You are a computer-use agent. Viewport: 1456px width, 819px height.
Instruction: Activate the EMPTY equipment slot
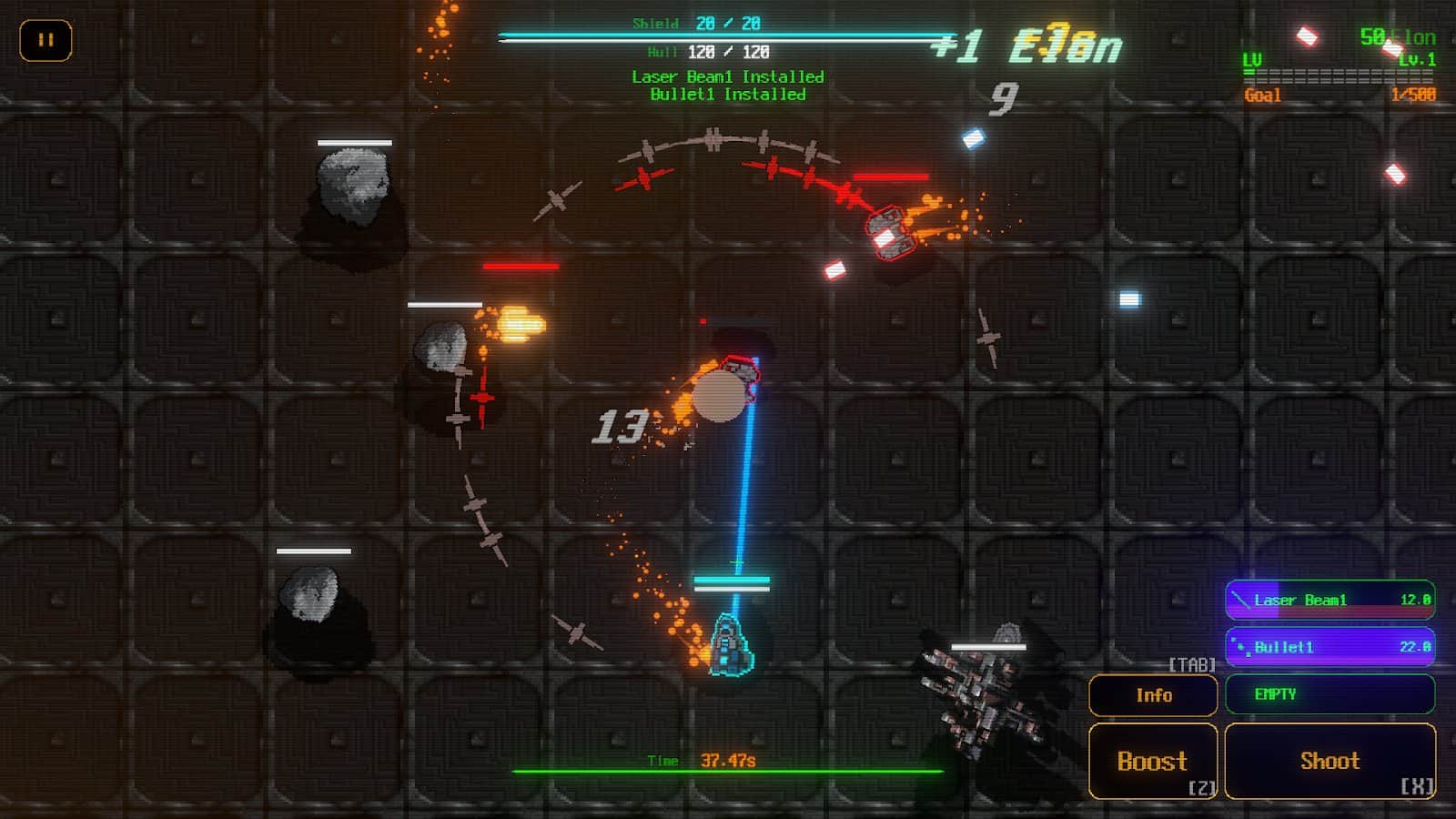coord(1330,694)
